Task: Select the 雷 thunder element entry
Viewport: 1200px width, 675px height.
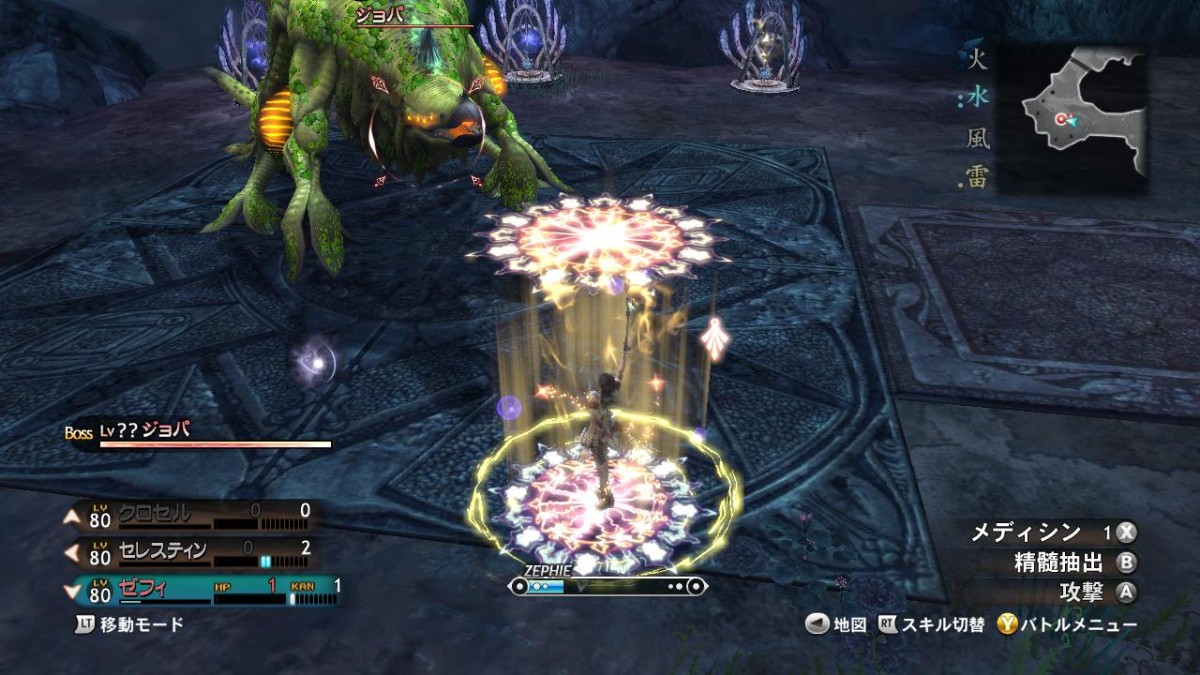Action: pyautogui.click(x=977, y=177)
